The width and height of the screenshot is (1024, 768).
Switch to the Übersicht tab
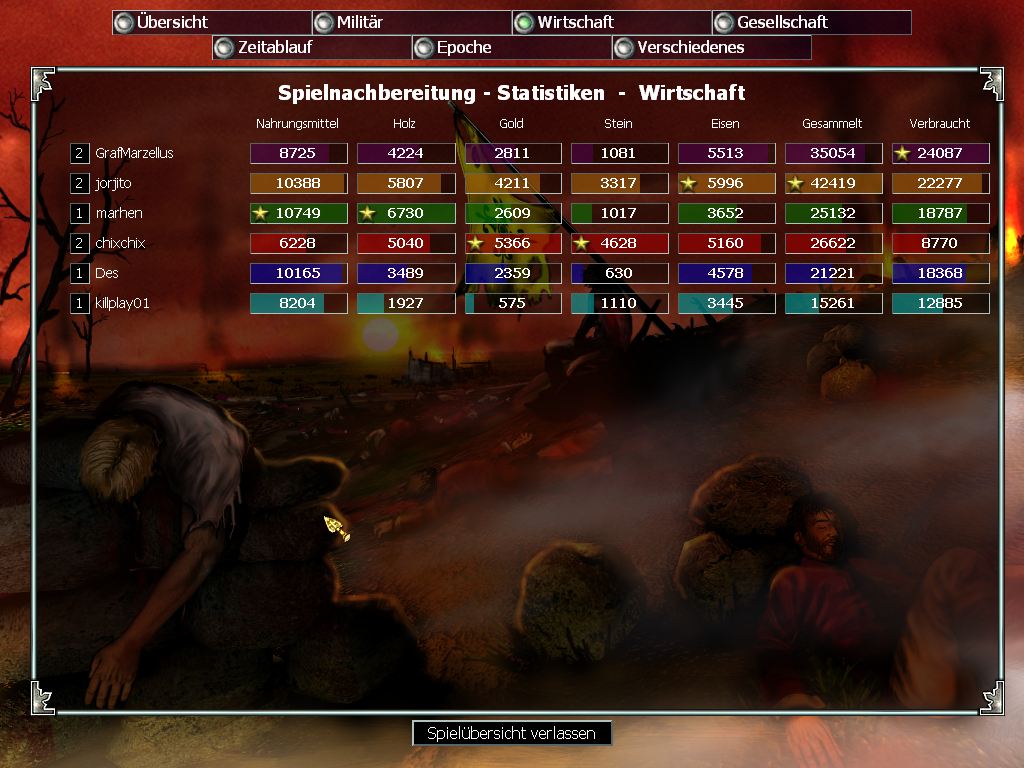click(211, 22)
